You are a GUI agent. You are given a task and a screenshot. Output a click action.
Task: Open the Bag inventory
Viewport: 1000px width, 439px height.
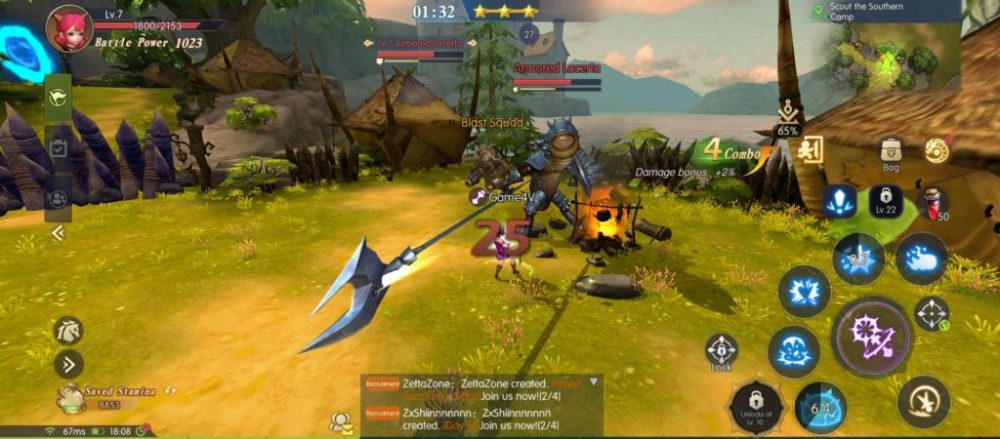(x=890, y=152)
